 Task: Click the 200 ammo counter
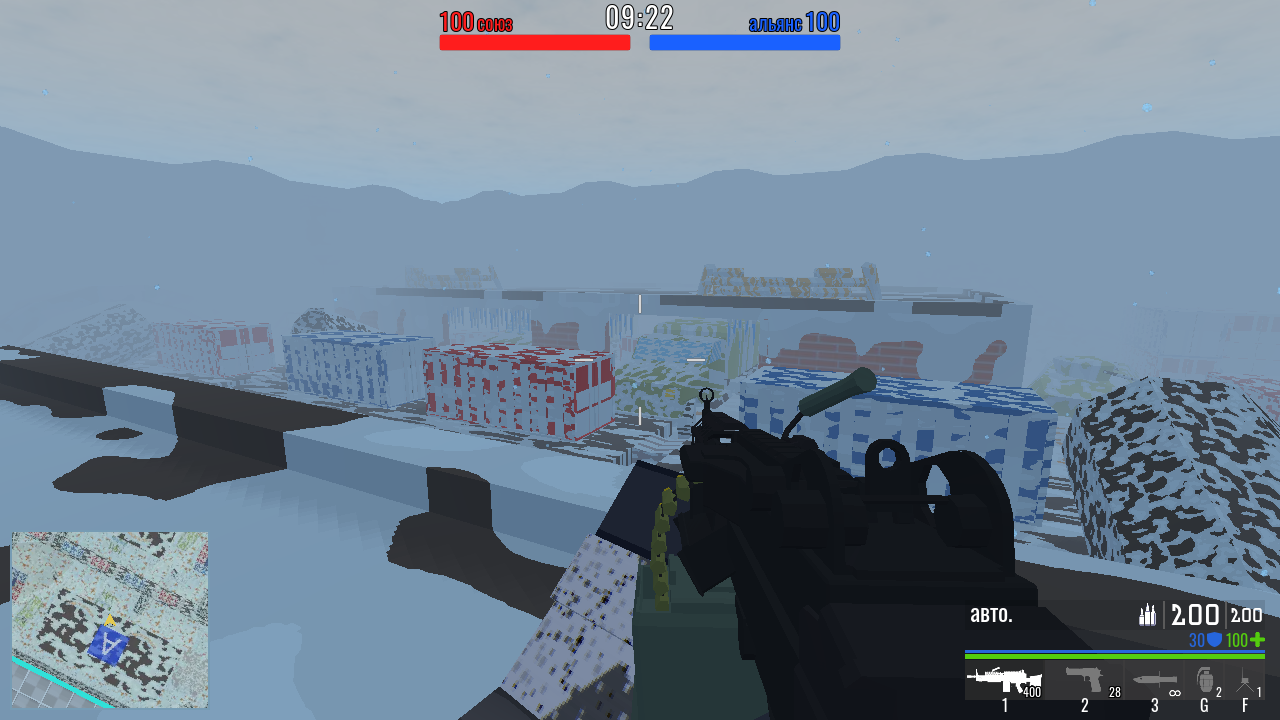pos(1195,616)
